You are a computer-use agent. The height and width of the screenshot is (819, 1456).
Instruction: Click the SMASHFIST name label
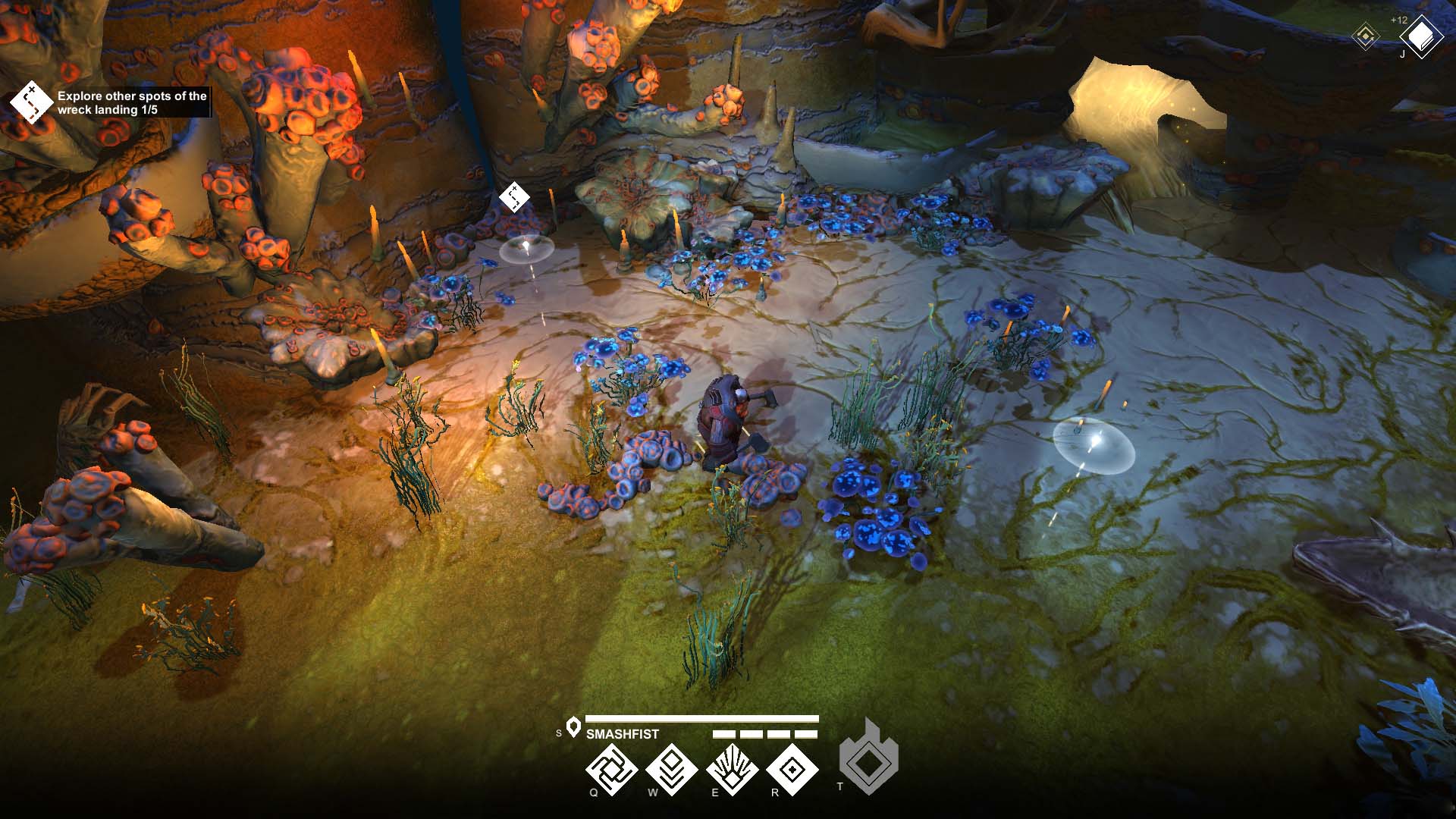click(x=622, y=733)
